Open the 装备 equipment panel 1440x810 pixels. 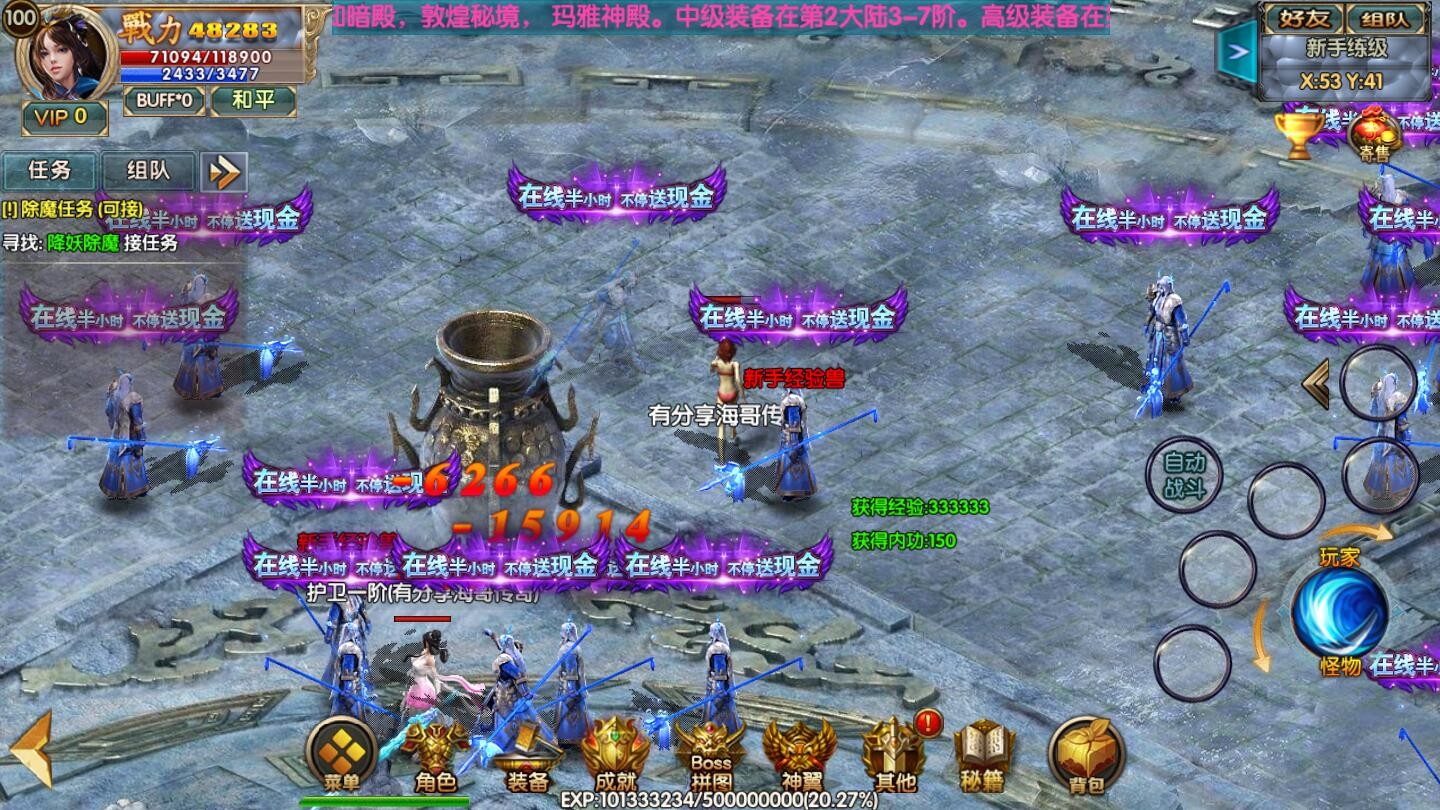[x=526, y=757]
